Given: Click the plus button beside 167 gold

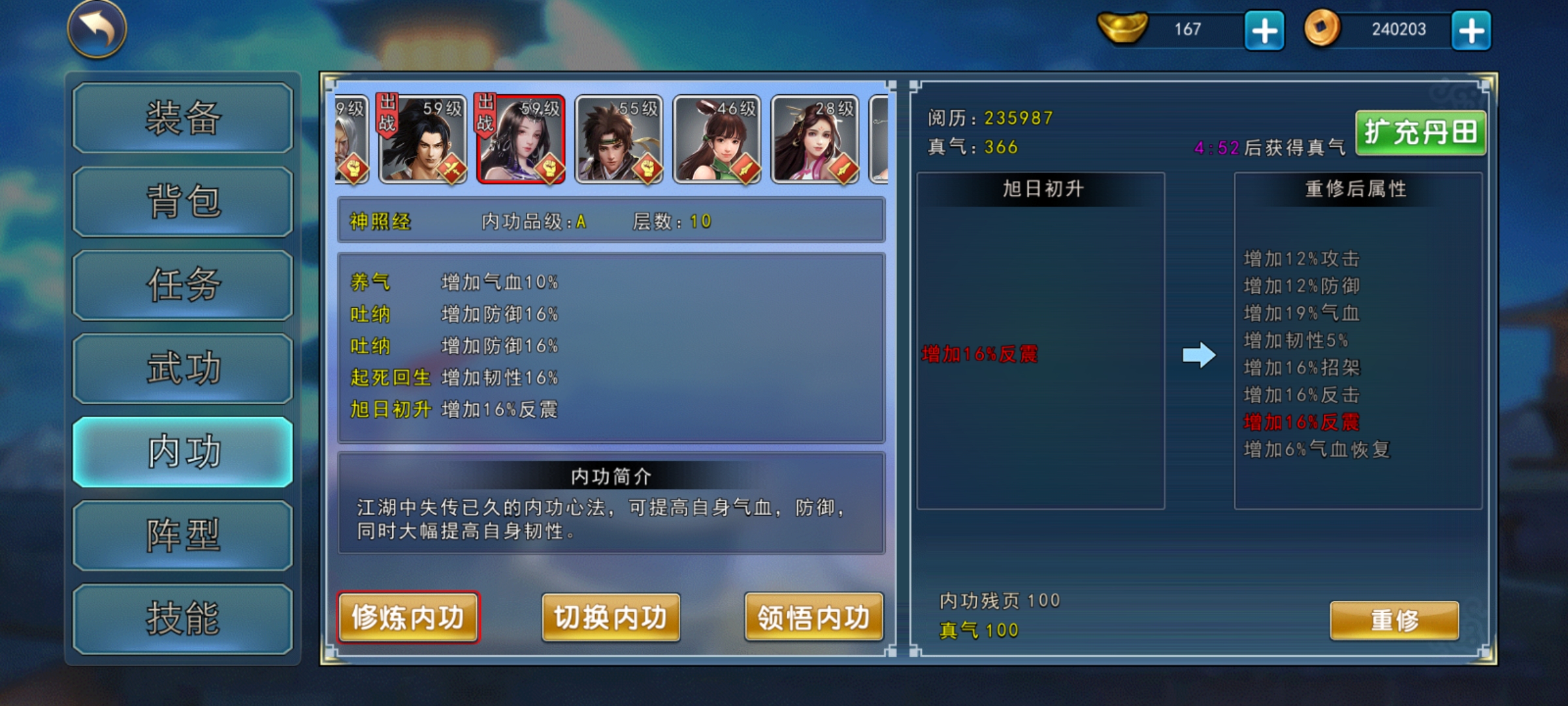Looking at the screenshot, I should tap(1264, 29).
